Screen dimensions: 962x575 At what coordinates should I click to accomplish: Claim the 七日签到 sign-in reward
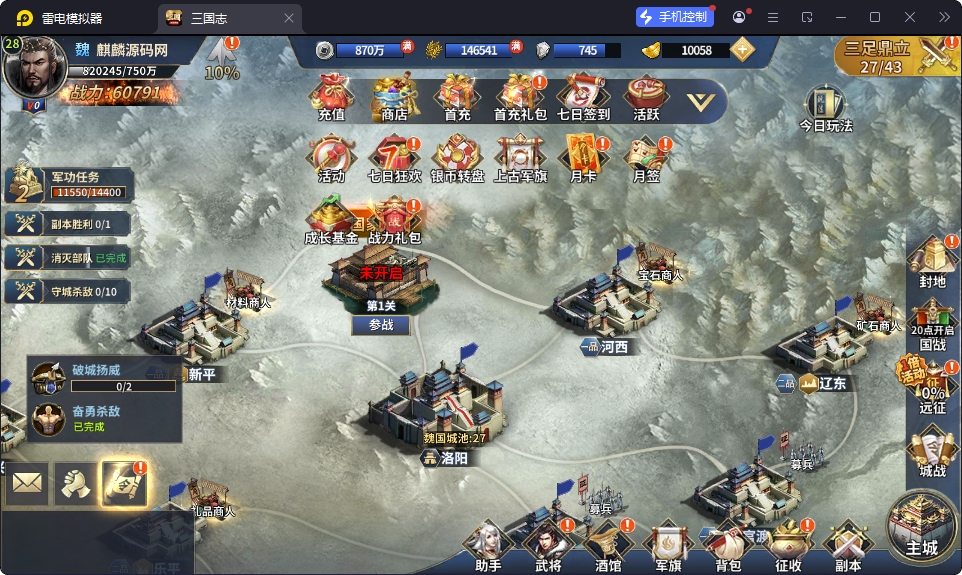583,98
